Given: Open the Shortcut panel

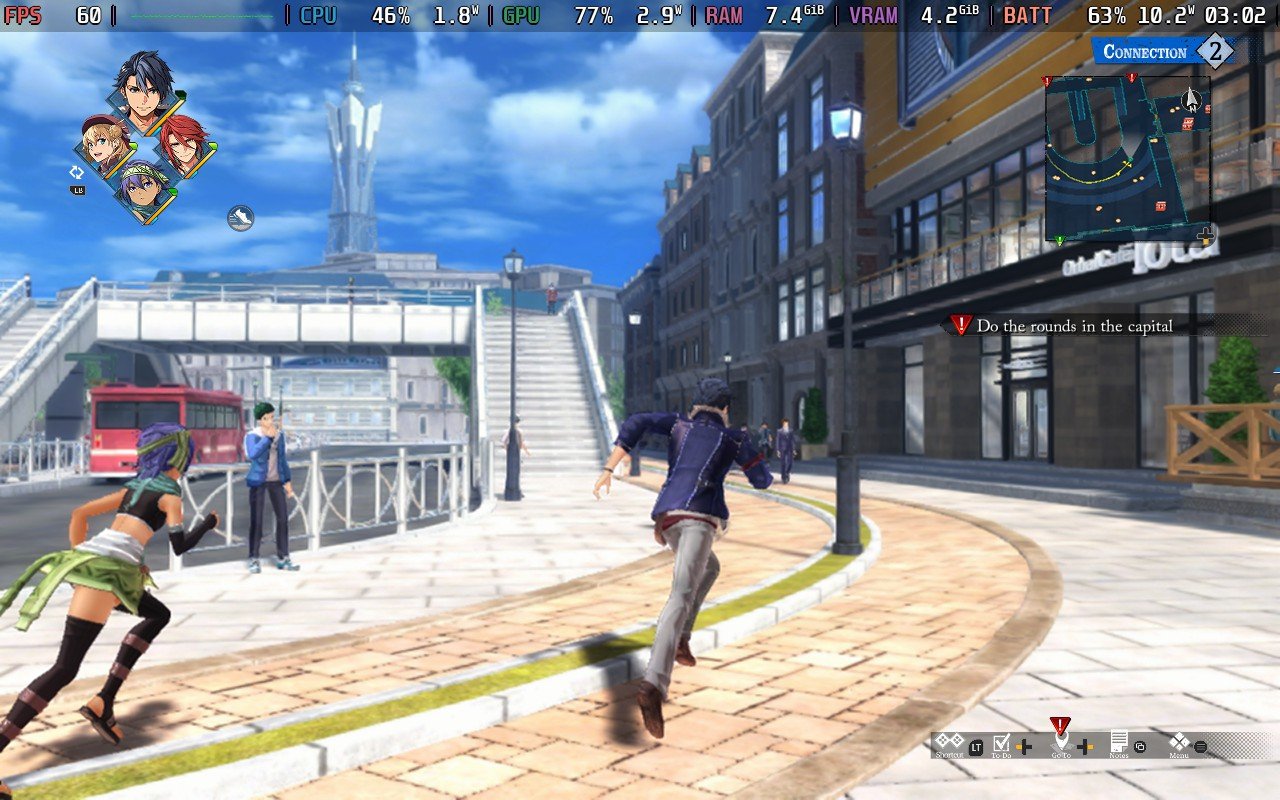Looking at the screenshot, I should (x=950, y=743).
